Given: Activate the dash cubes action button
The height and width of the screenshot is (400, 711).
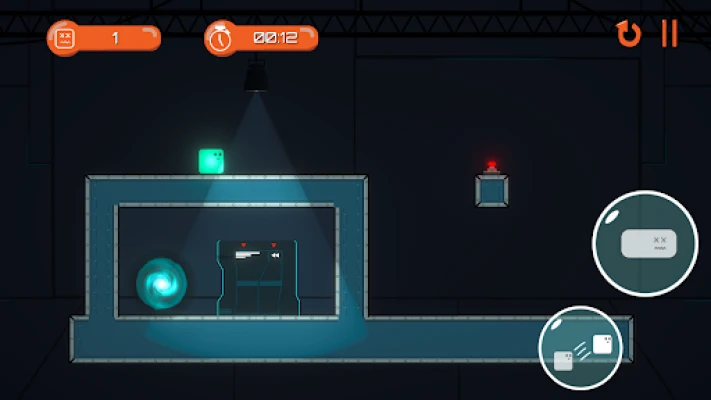Looking at the screenshot, I should tap(580, 348).
